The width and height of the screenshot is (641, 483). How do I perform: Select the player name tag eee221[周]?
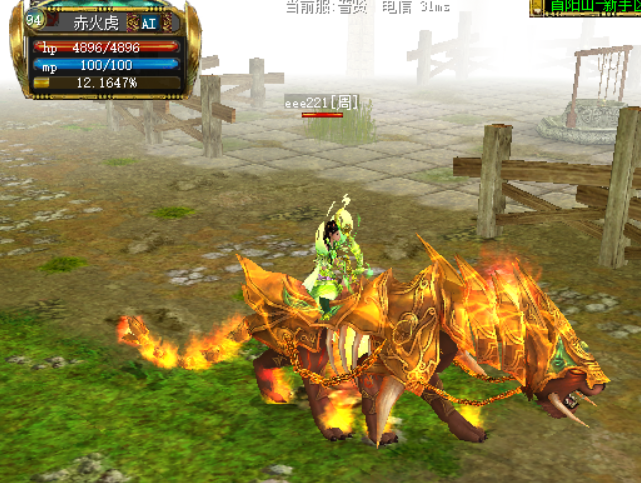321,102
